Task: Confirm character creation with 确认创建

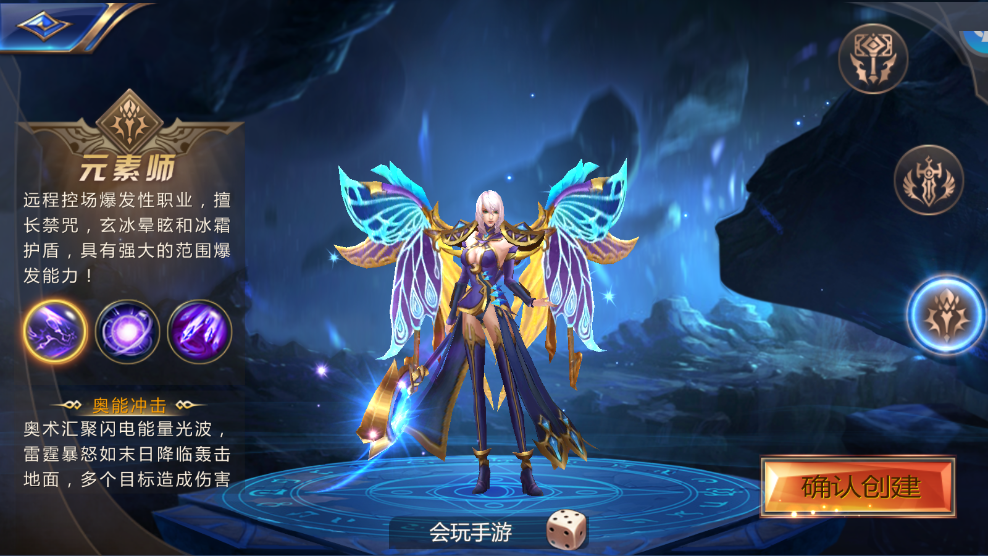Action: 859,487
